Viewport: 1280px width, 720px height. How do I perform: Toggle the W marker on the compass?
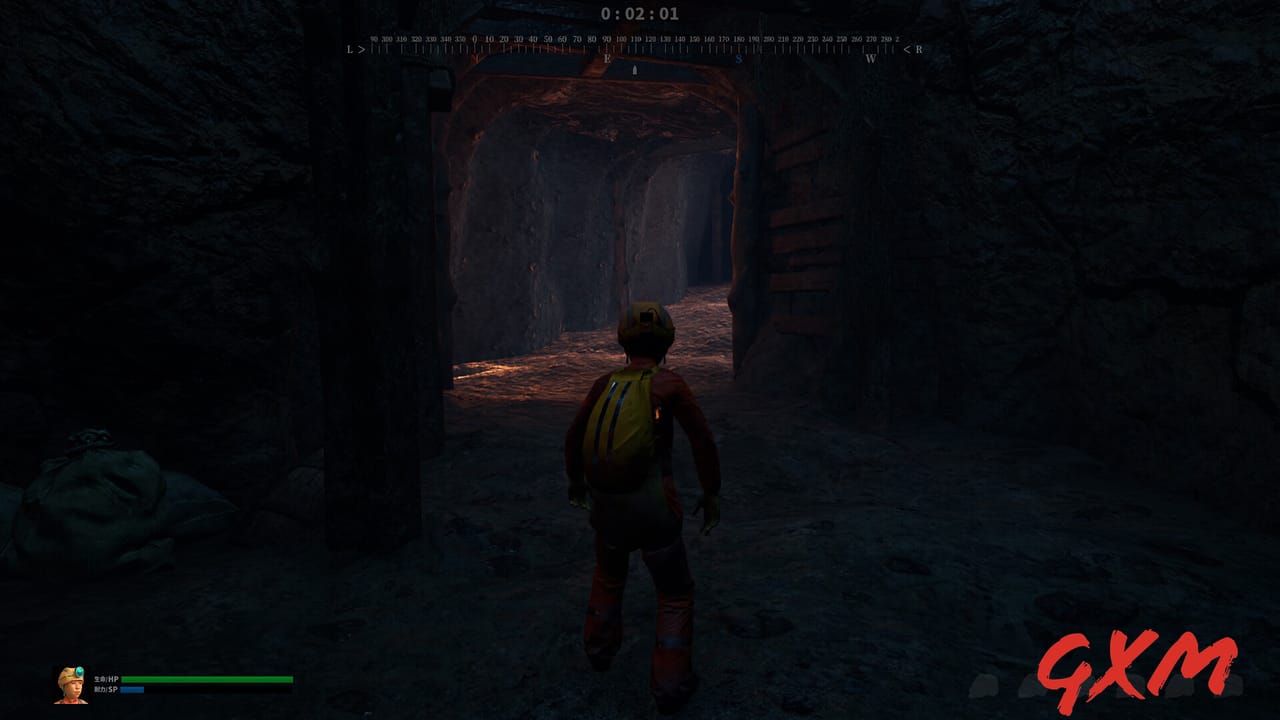pyautogui.click(x=872, y=58)
